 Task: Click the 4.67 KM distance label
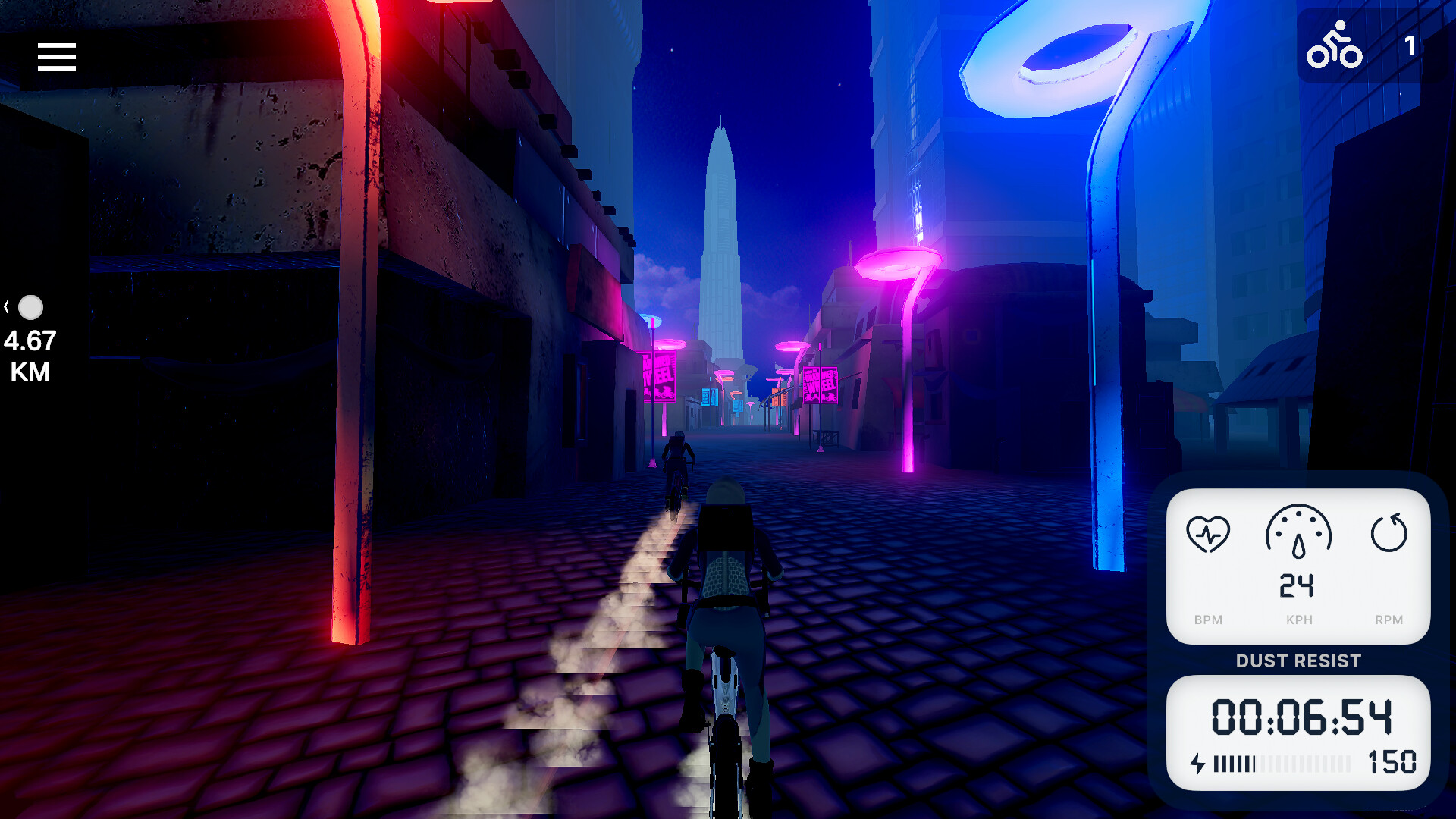[29, 354]
